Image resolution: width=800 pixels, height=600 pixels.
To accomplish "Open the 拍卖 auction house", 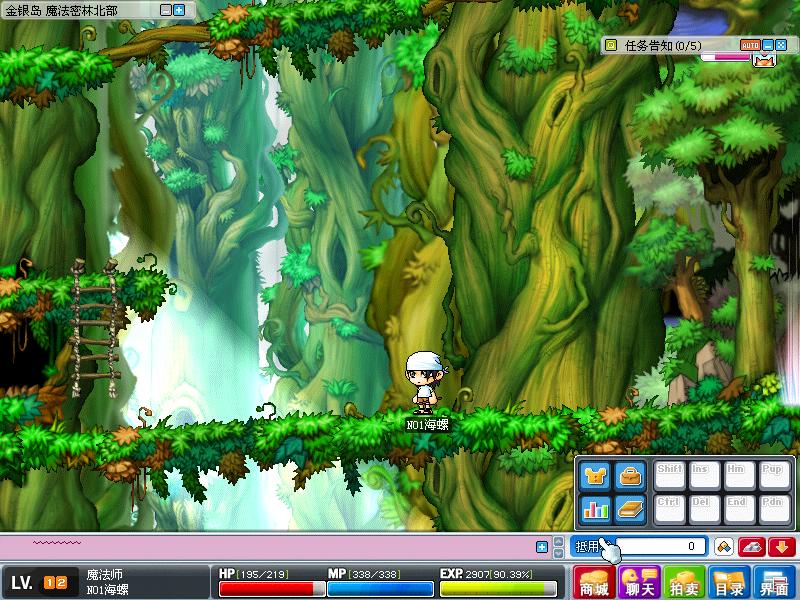I will (x=685, y=582).
